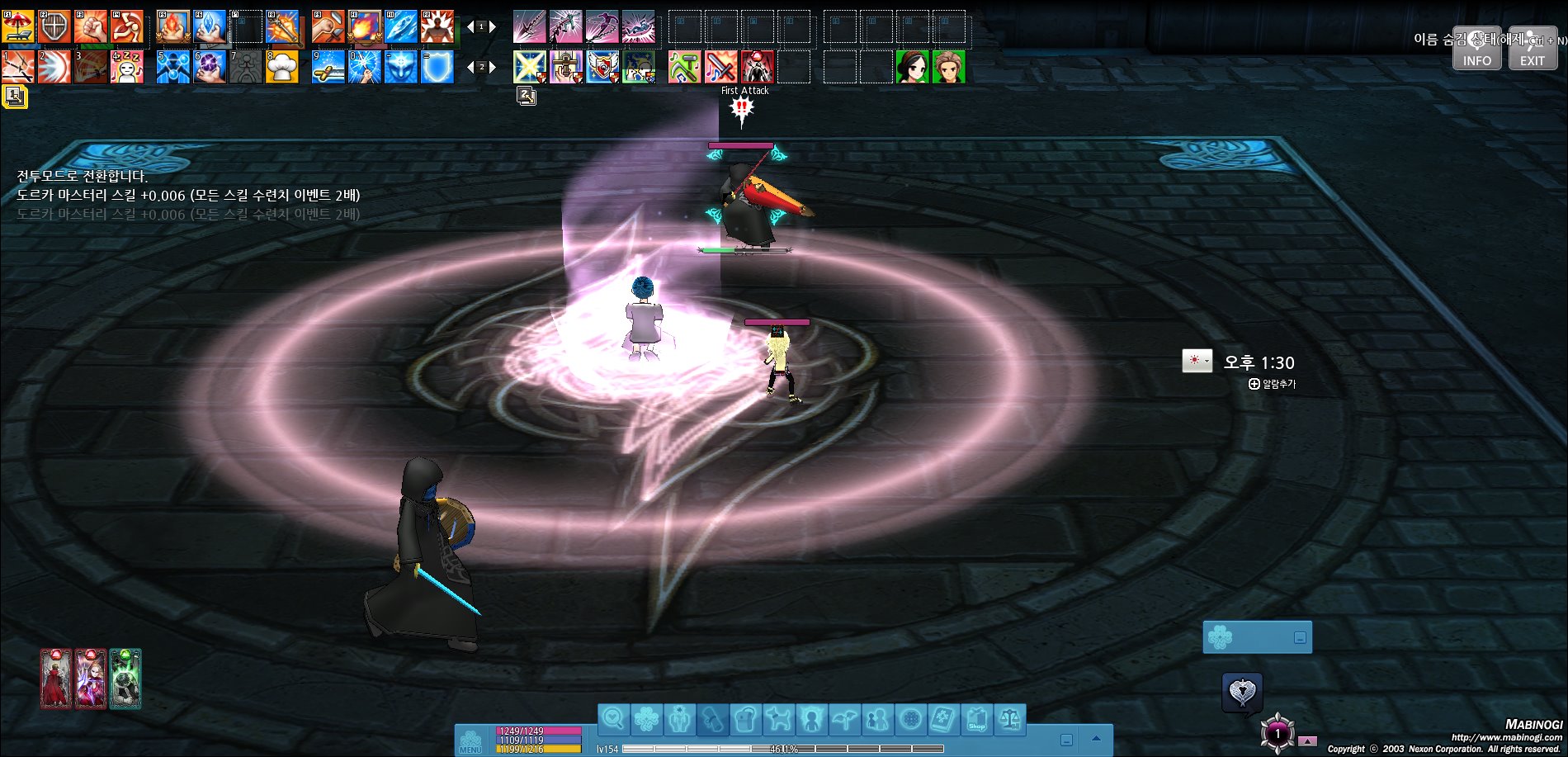Open the pet dog menu icon

[778, 720]
